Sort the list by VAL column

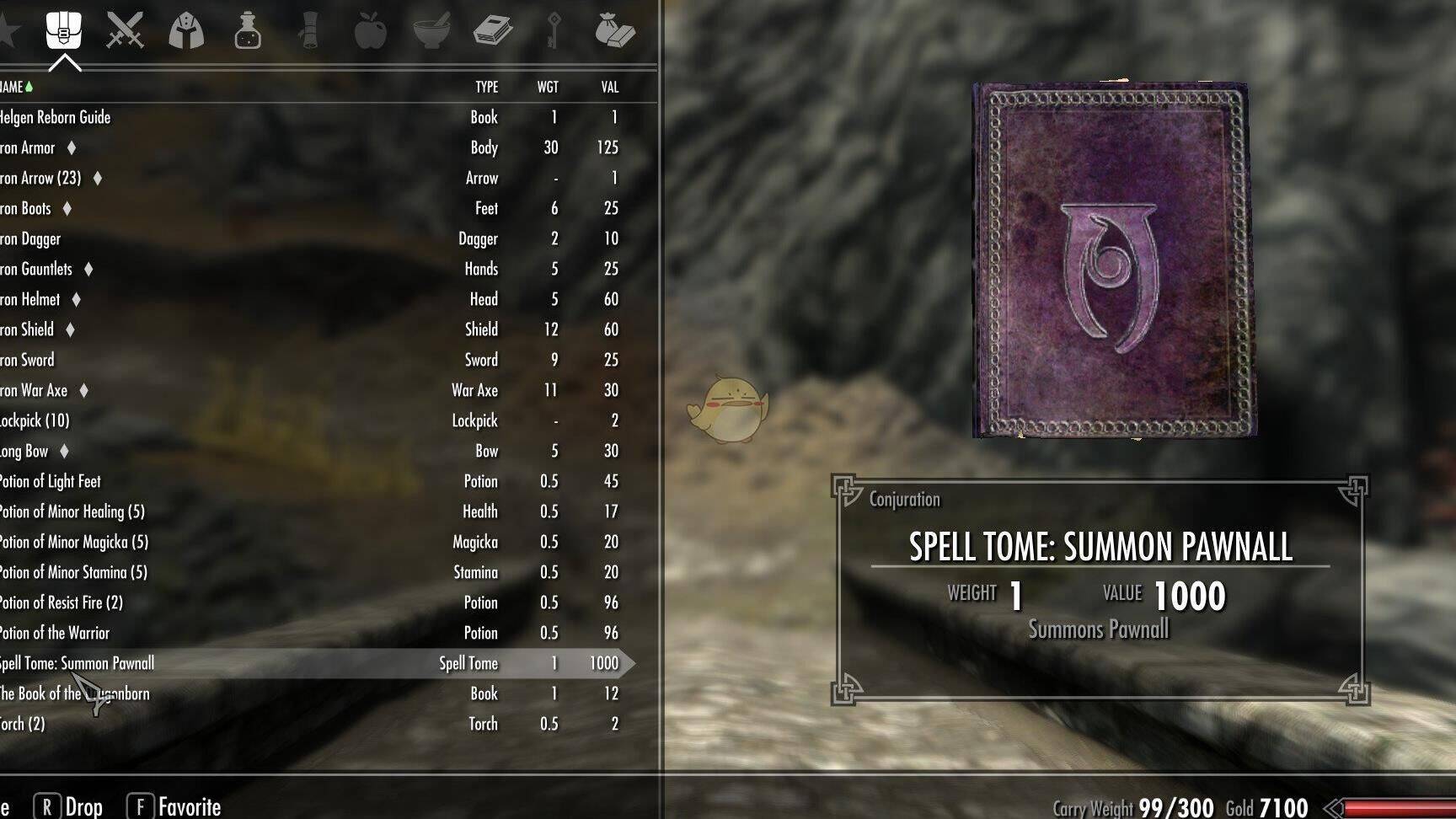pos(610,87)
